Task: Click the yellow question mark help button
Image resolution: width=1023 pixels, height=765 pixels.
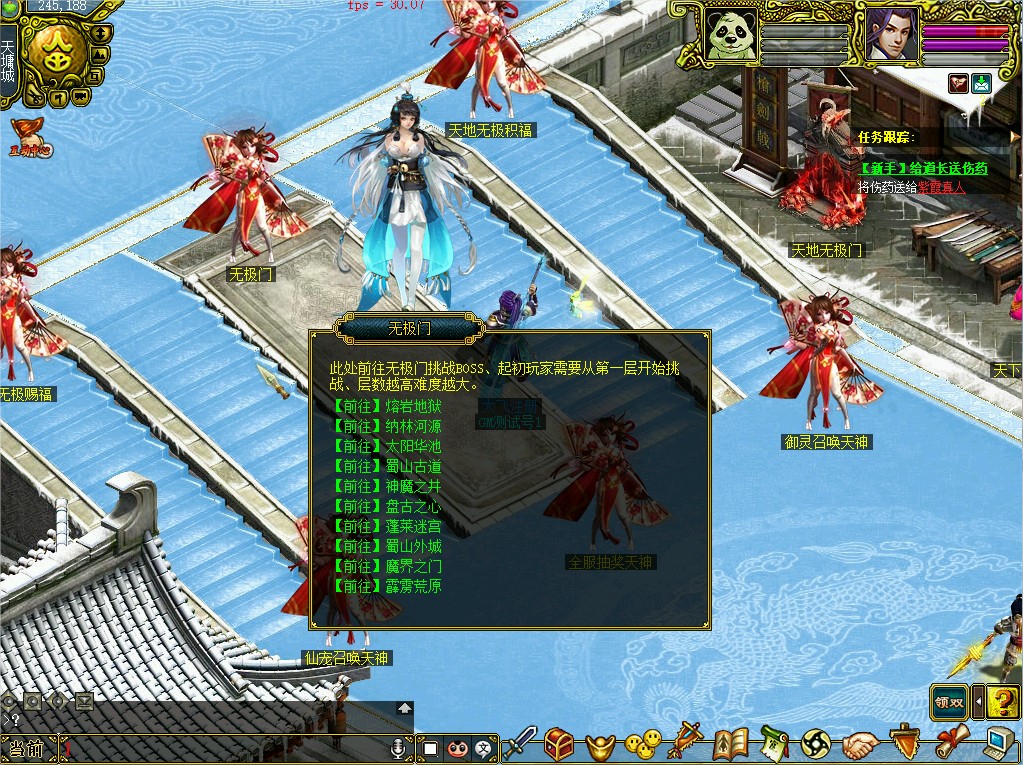Action: pos(1003,701)
